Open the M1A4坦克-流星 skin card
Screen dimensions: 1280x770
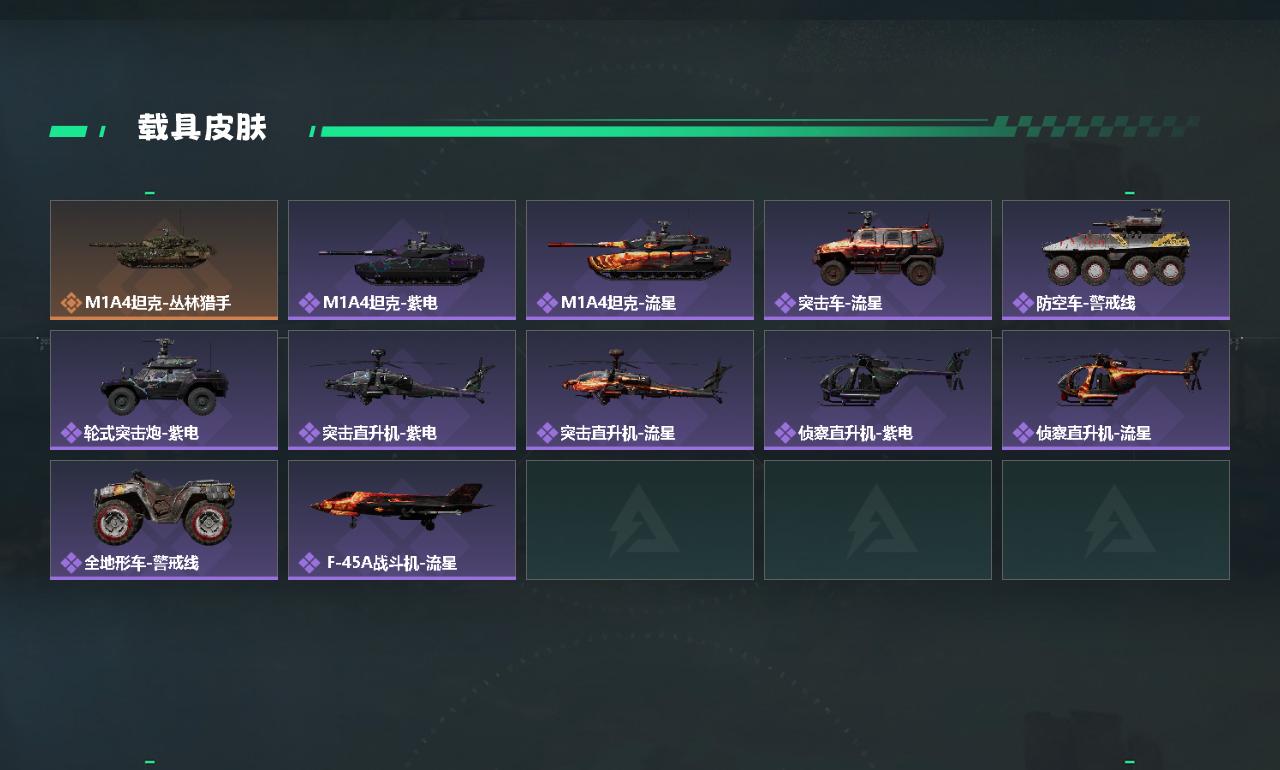point(640,259)
